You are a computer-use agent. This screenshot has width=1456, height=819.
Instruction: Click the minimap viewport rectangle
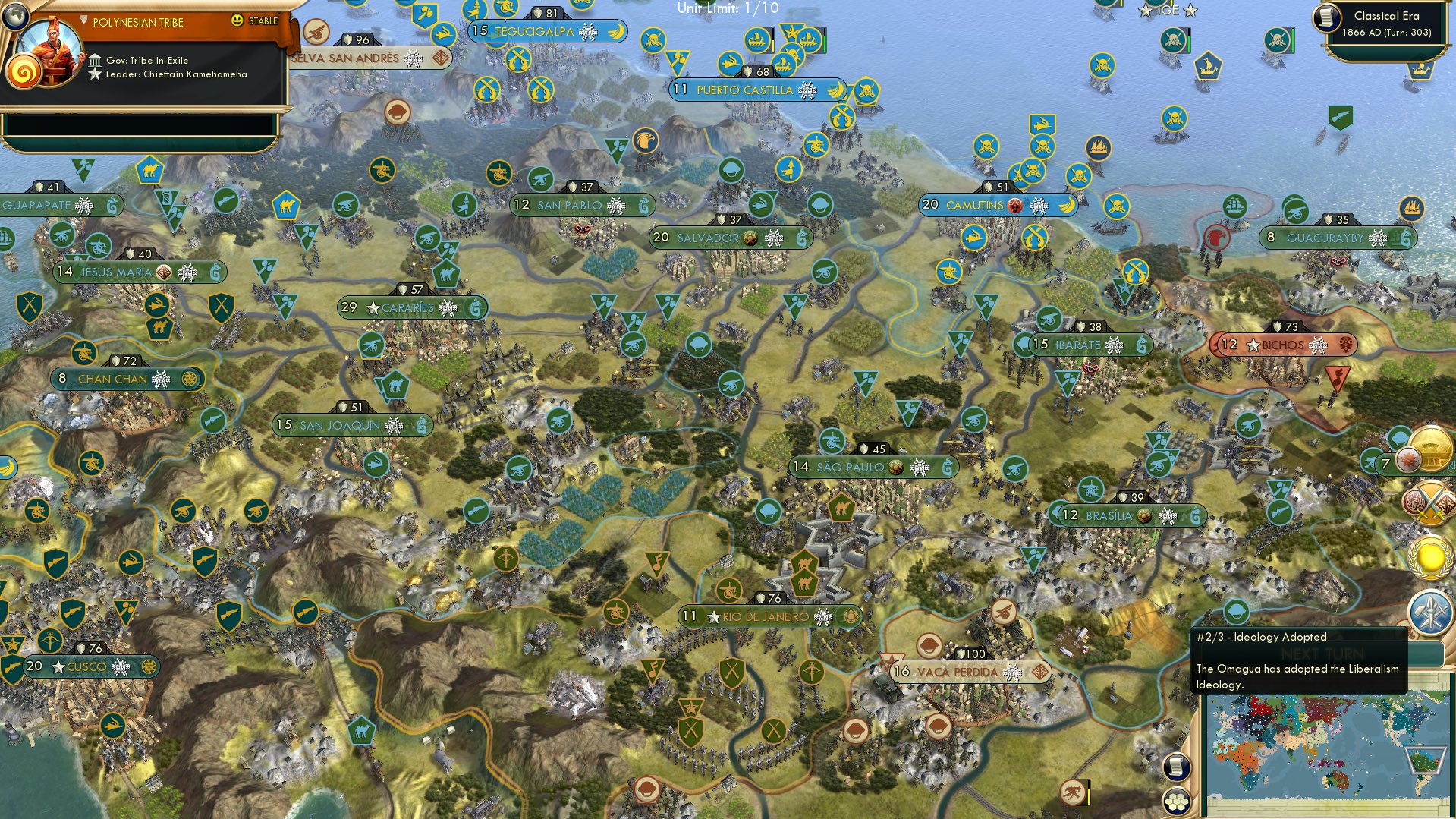1426,761
